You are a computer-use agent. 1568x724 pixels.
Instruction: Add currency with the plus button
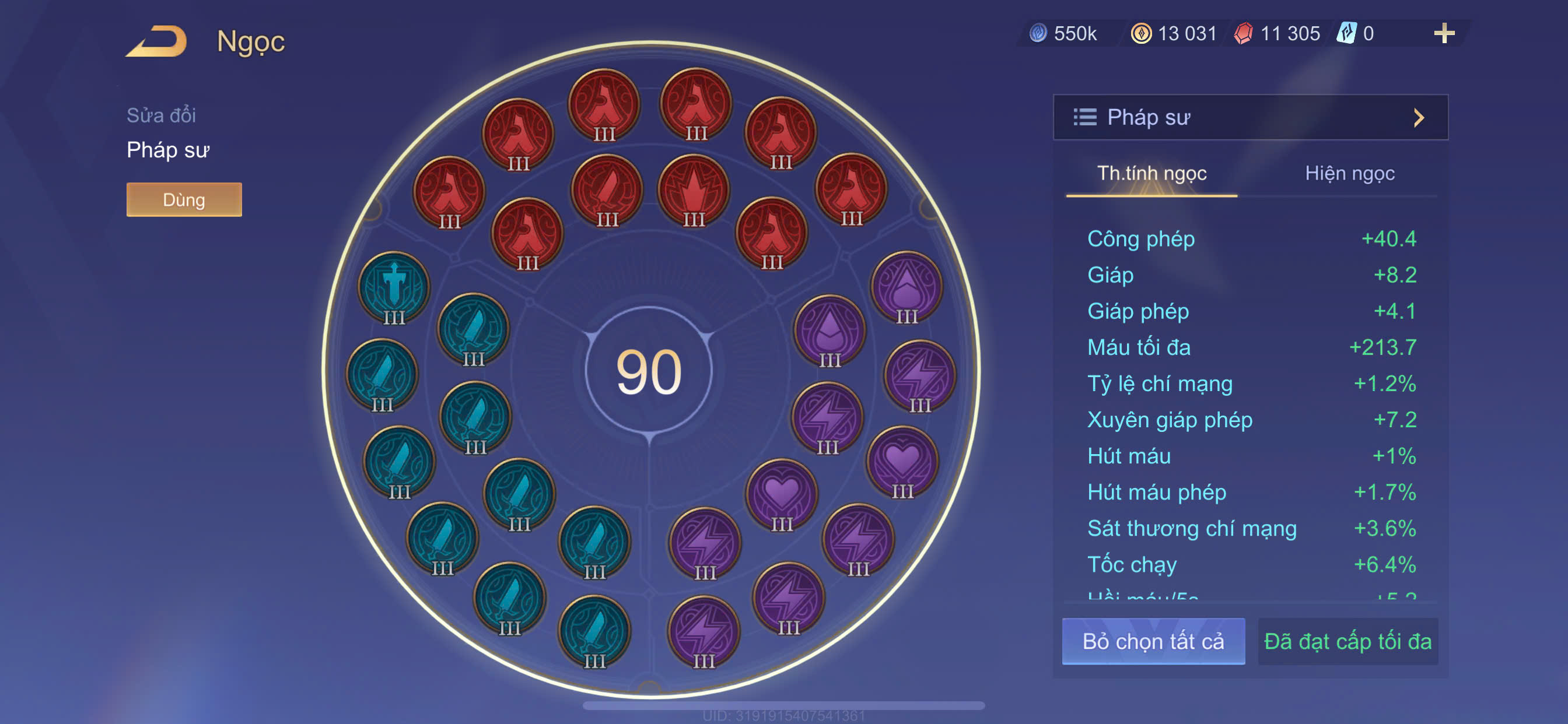[x=1444, y=33]
